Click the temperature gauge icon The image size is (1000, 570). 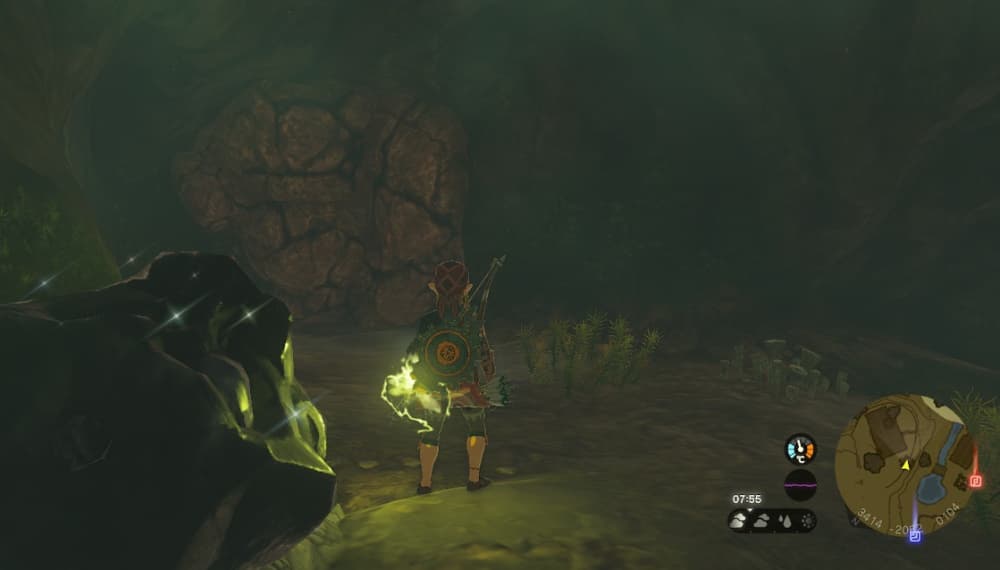click(800, 449)
